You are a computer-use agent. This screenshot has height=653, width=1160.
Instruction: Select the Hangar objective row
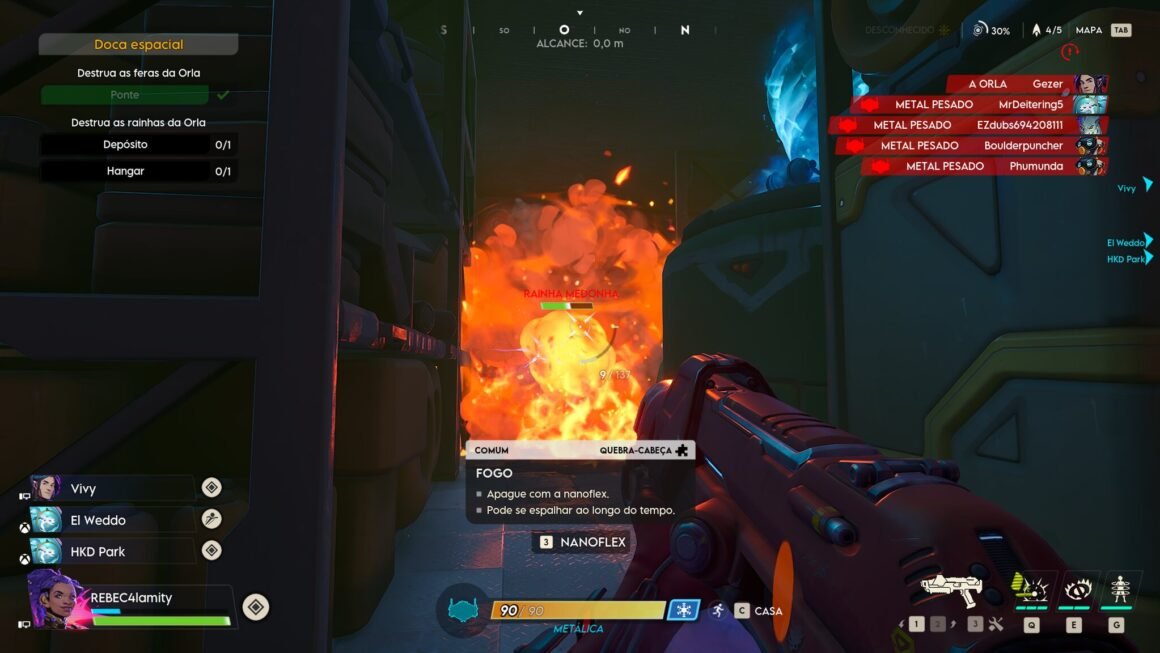(138, 171)
